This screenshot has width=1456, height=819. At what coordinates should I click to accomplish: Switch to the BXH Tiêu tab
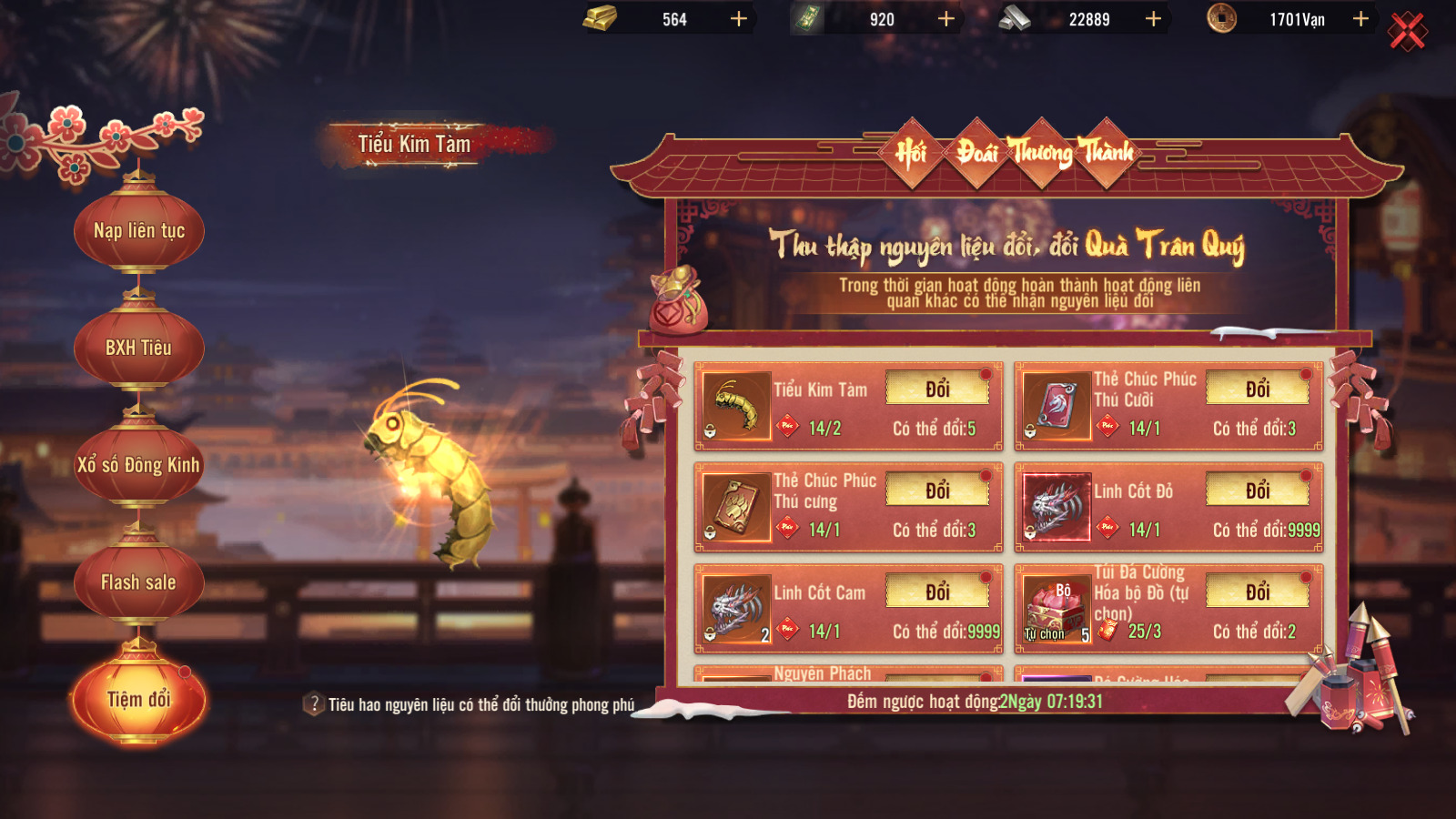pos(138,348)
